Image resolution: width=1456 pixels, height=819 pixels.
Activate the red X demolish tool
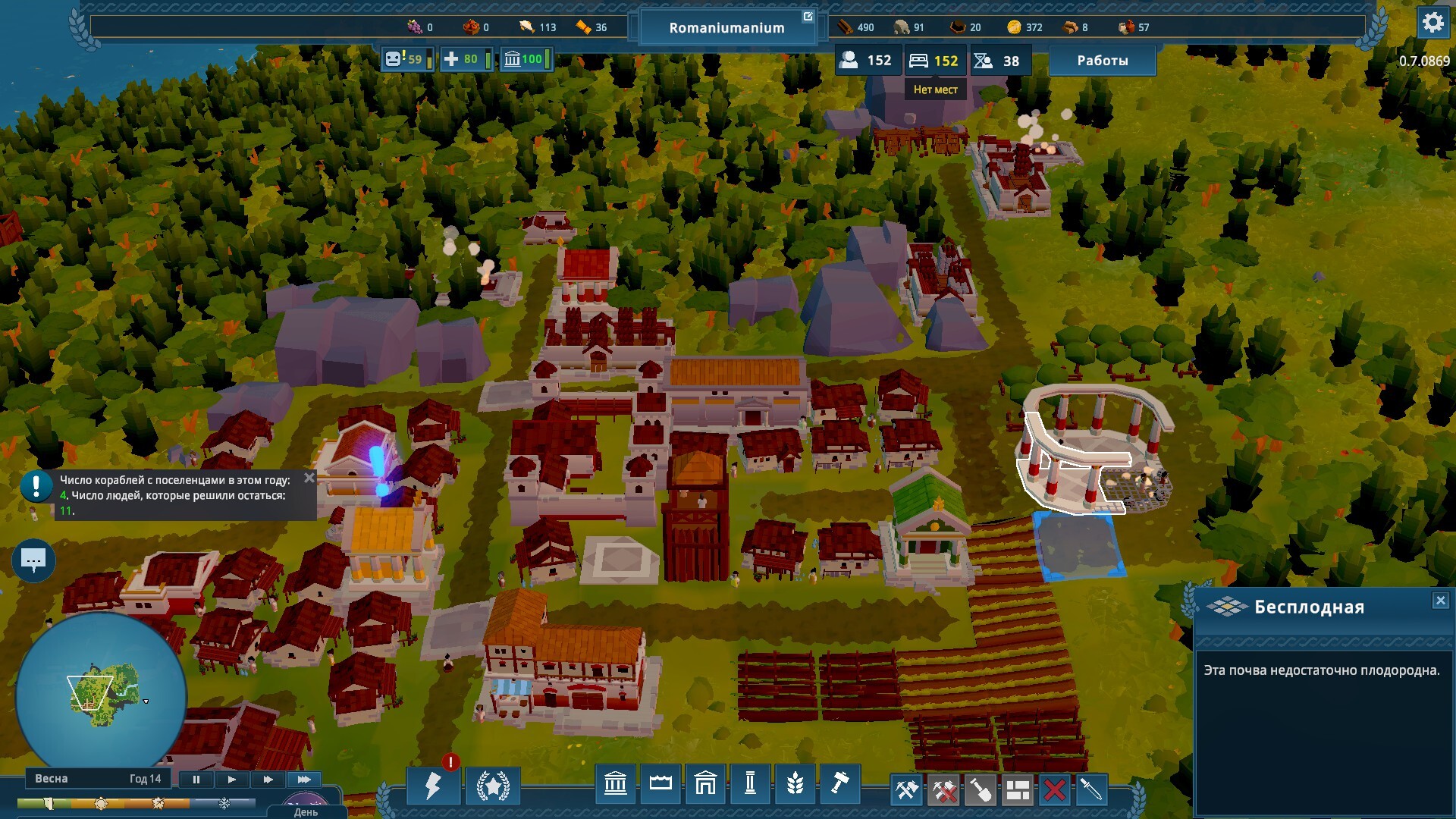tap(1054, 790)
